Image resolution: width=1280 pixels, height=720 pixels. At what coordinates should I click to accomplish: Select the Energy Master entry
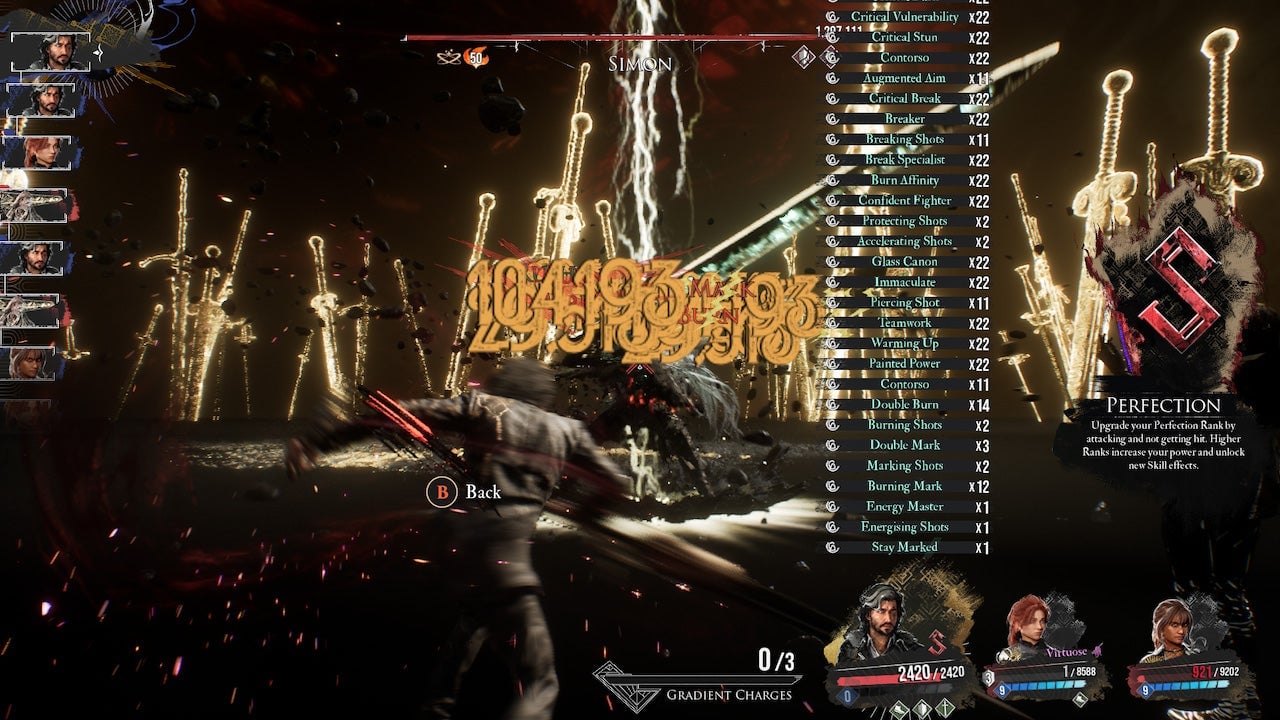[x=904, y=506]
